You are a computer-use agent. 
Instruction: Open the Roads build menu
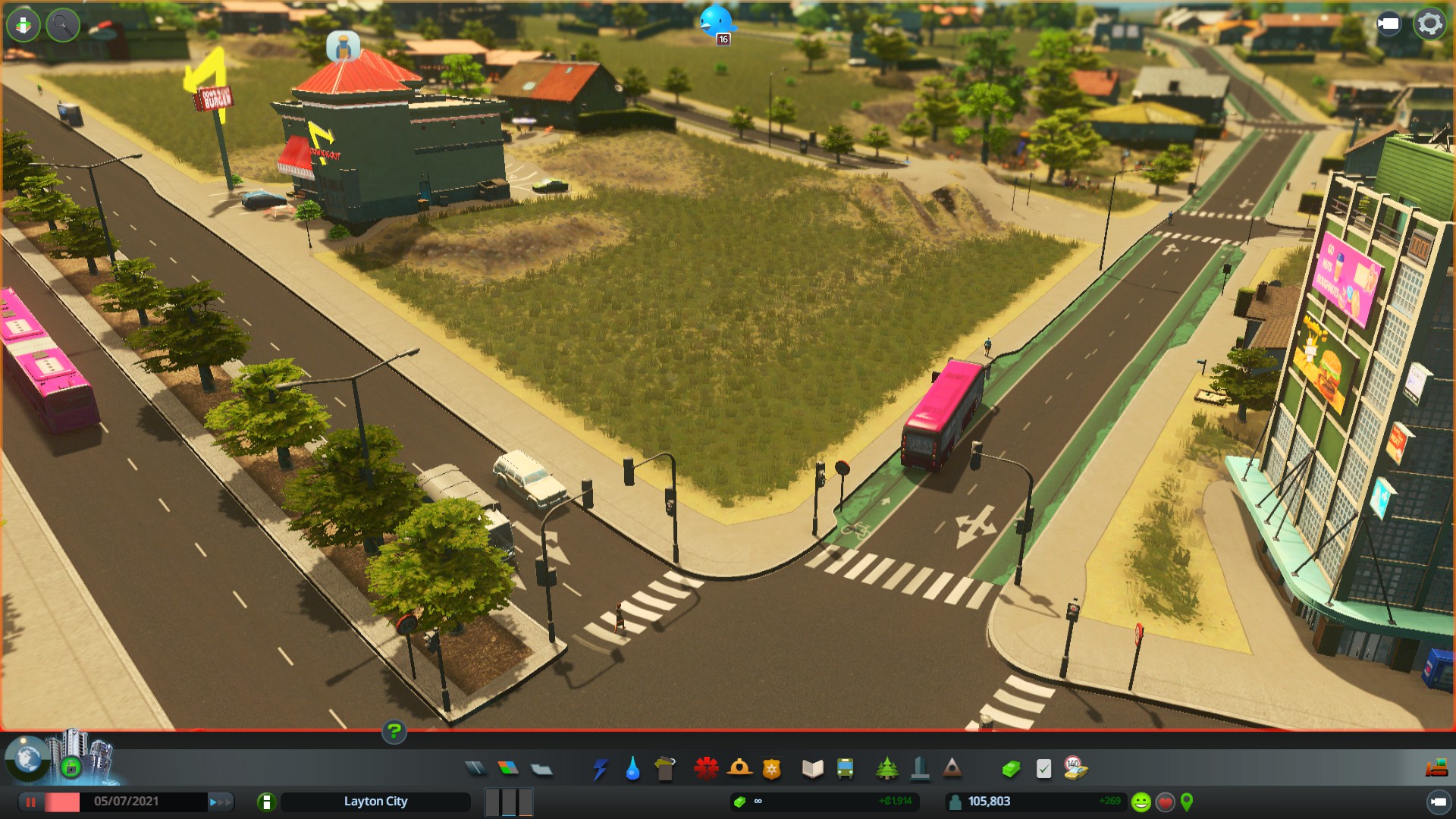475,769
